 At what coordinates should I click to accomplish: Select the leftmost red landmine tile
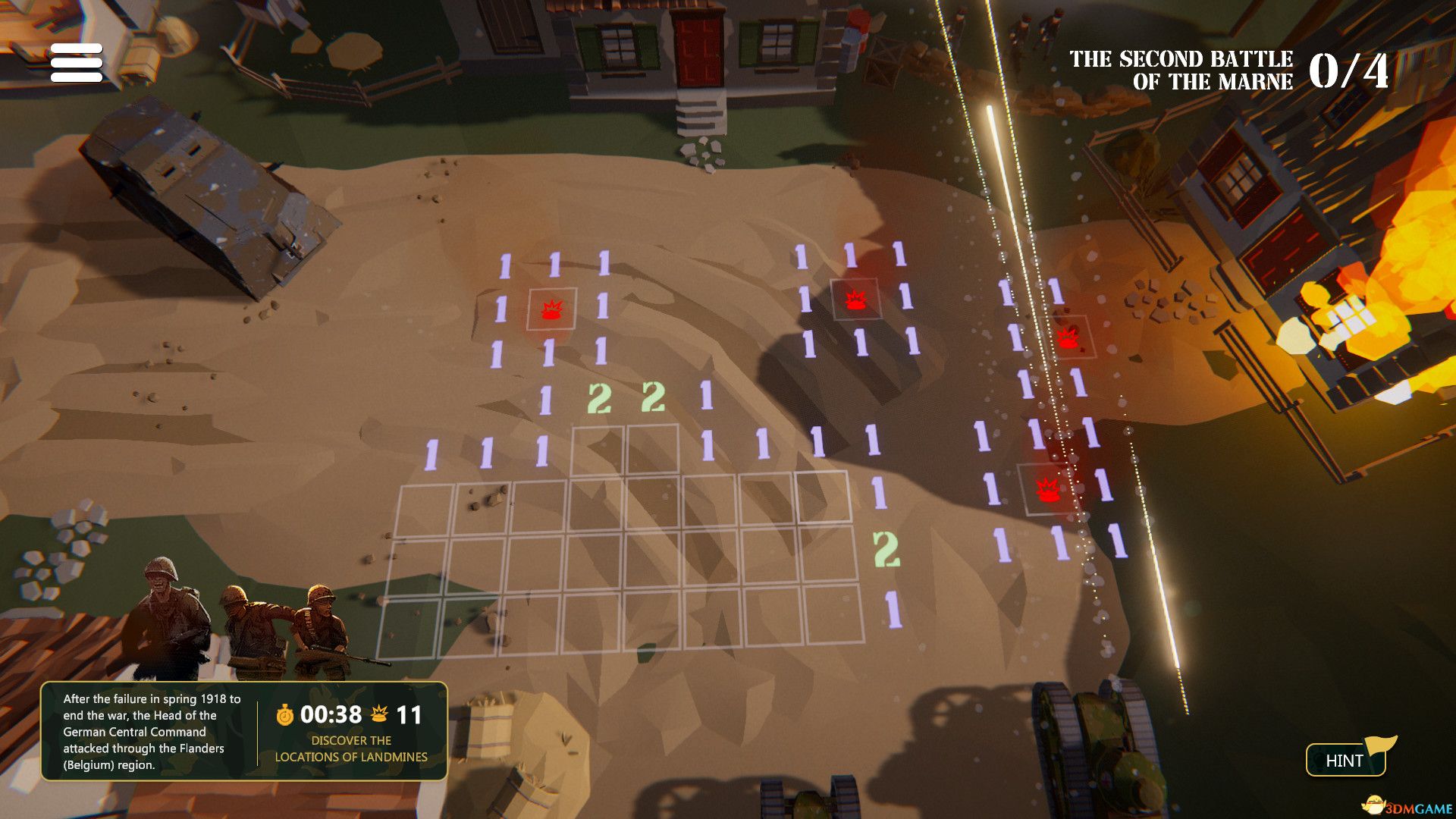tap(551, 309)
